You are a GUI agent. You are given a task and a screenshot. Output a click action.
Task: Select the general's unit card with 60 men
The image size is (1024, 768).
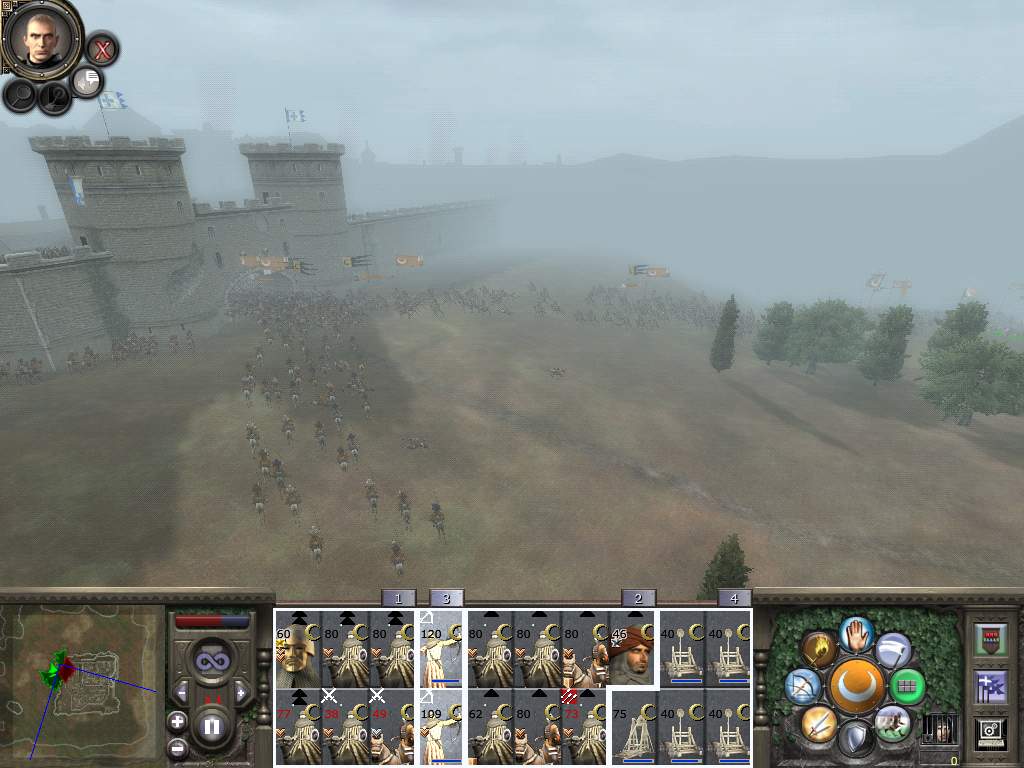[297, 648]
